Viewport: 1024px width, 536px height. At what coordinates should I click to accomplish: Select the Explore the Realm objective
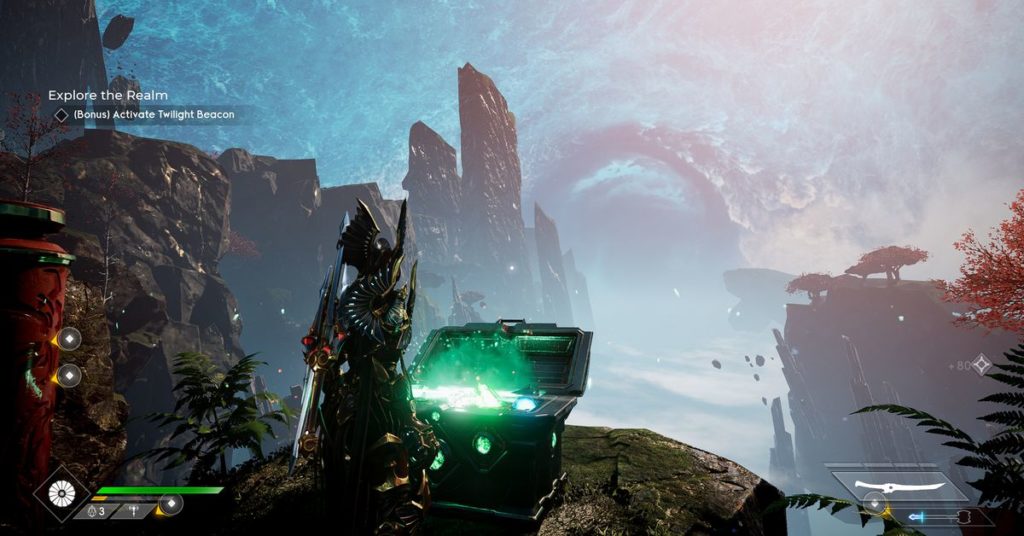coord(108,95)
